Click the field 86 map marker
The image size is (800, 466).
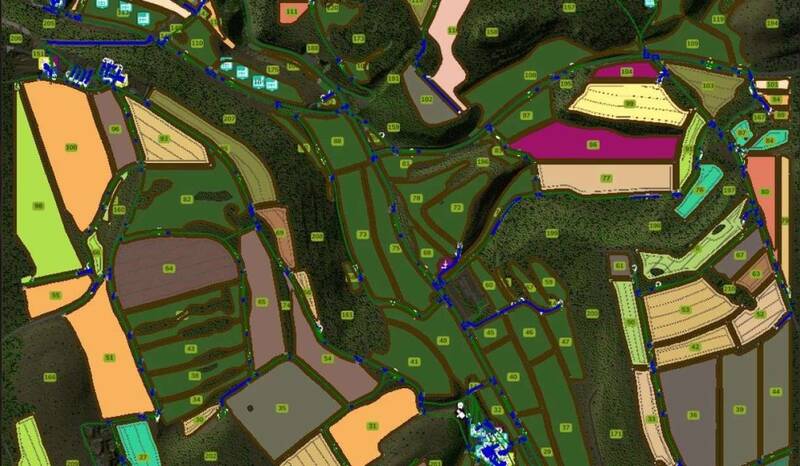593,145
